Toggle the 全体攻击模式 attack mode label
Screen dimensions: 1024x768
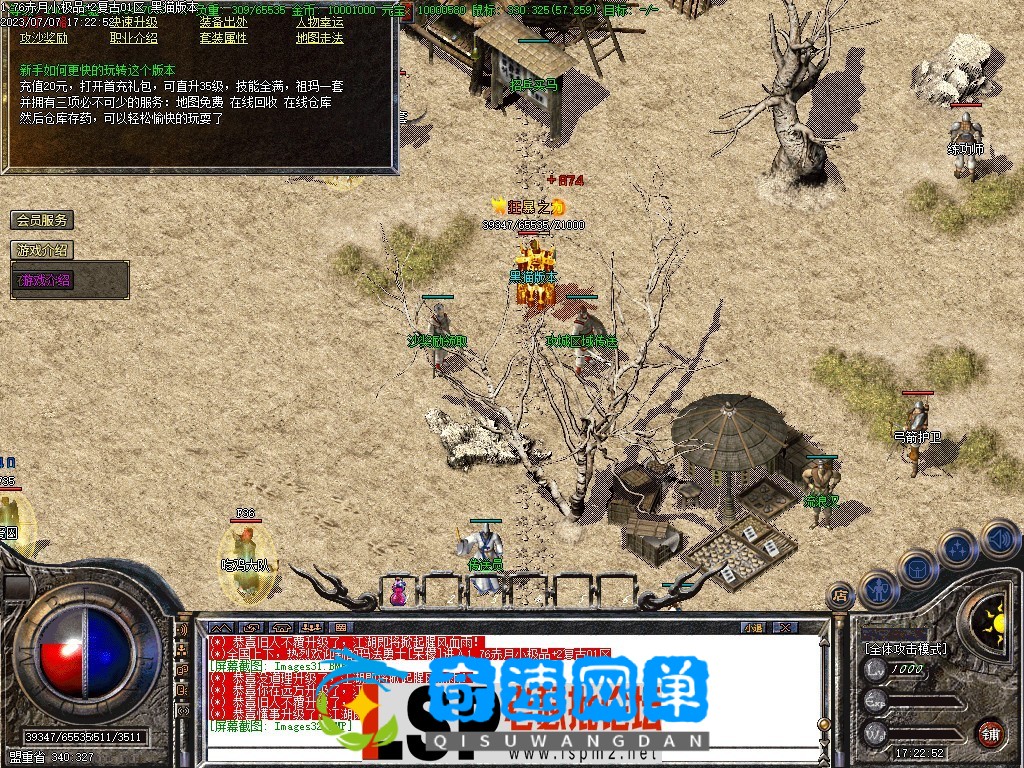905,649
